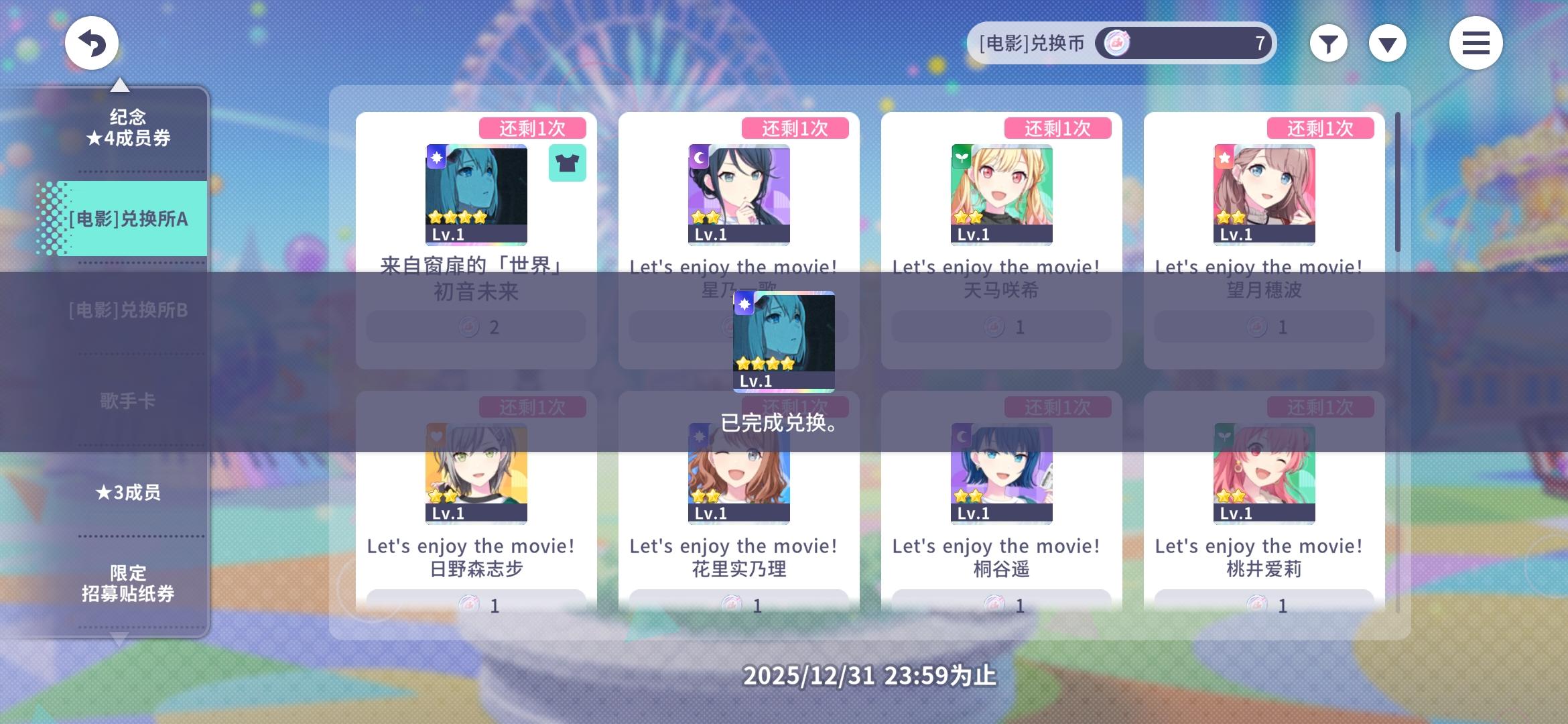Open the 限定招募贴纸券 section
The width and height of the screenshot is (1568, 724).
pyautogui.click(x=127, y=584)
